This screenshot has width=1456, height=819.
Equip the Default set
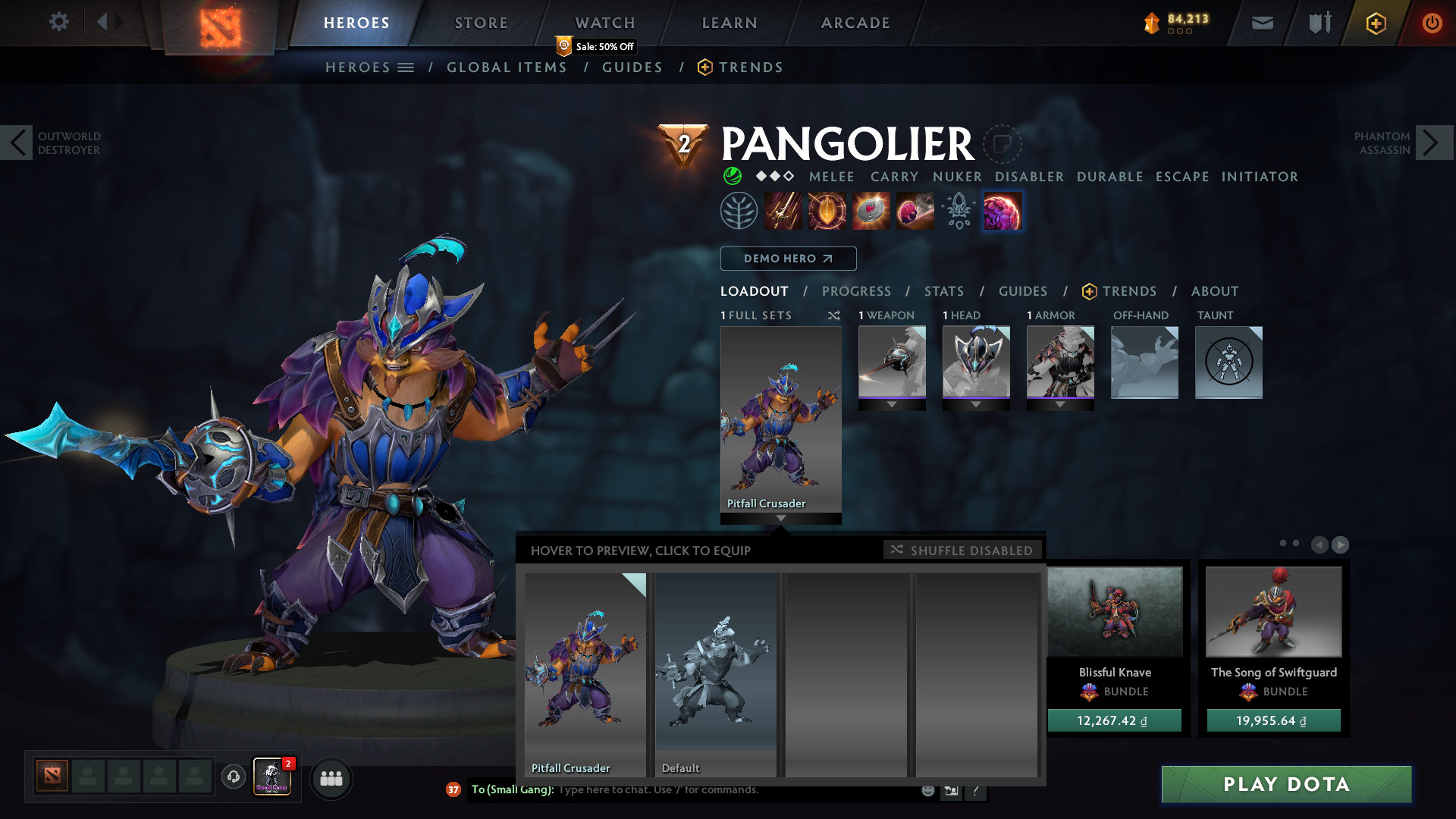point(716,673)
